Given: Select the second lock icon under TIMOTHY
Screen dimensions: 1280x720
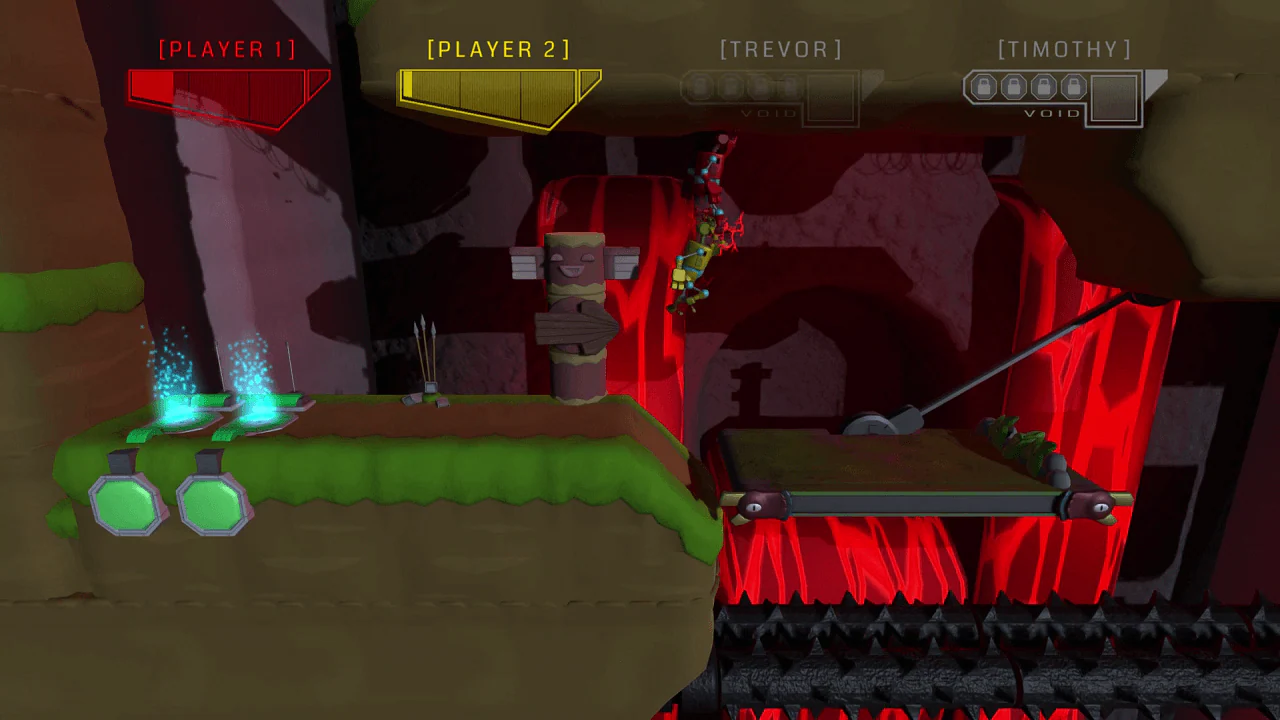Looking at the screenshot, I should pyautogui.click(x=1012, y=86).
